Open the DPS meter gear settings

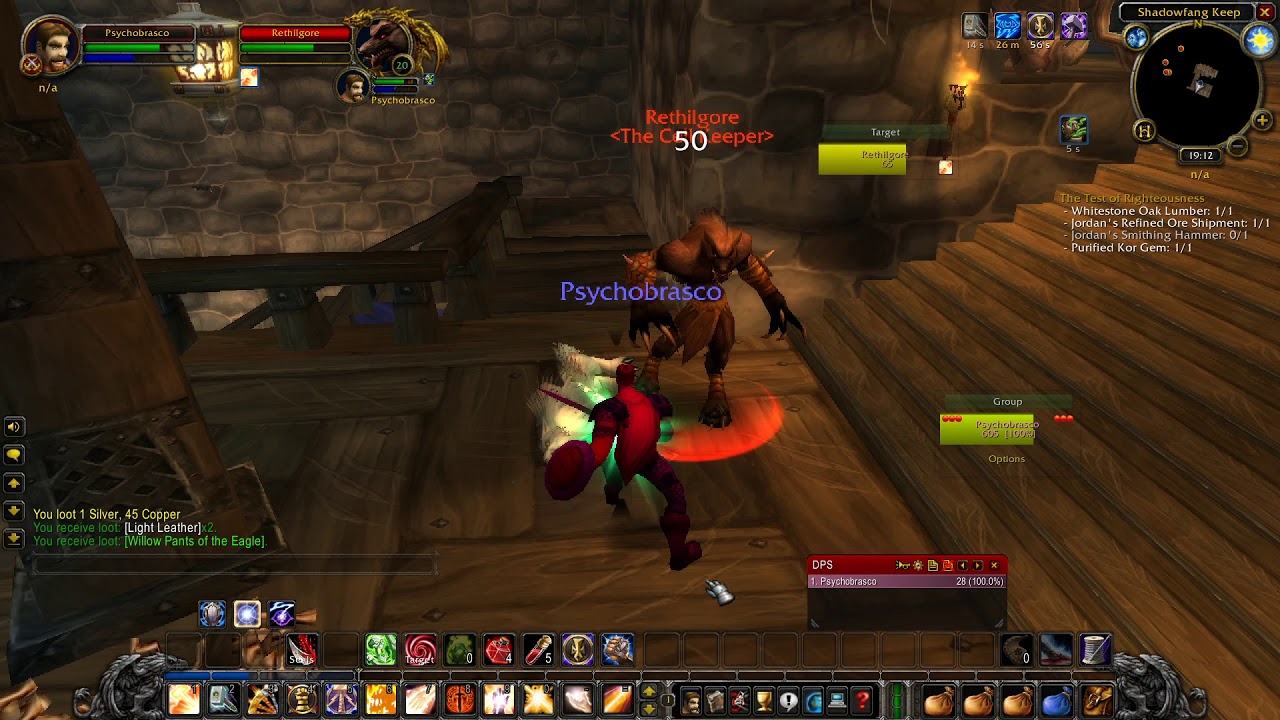tap(918, 566)
